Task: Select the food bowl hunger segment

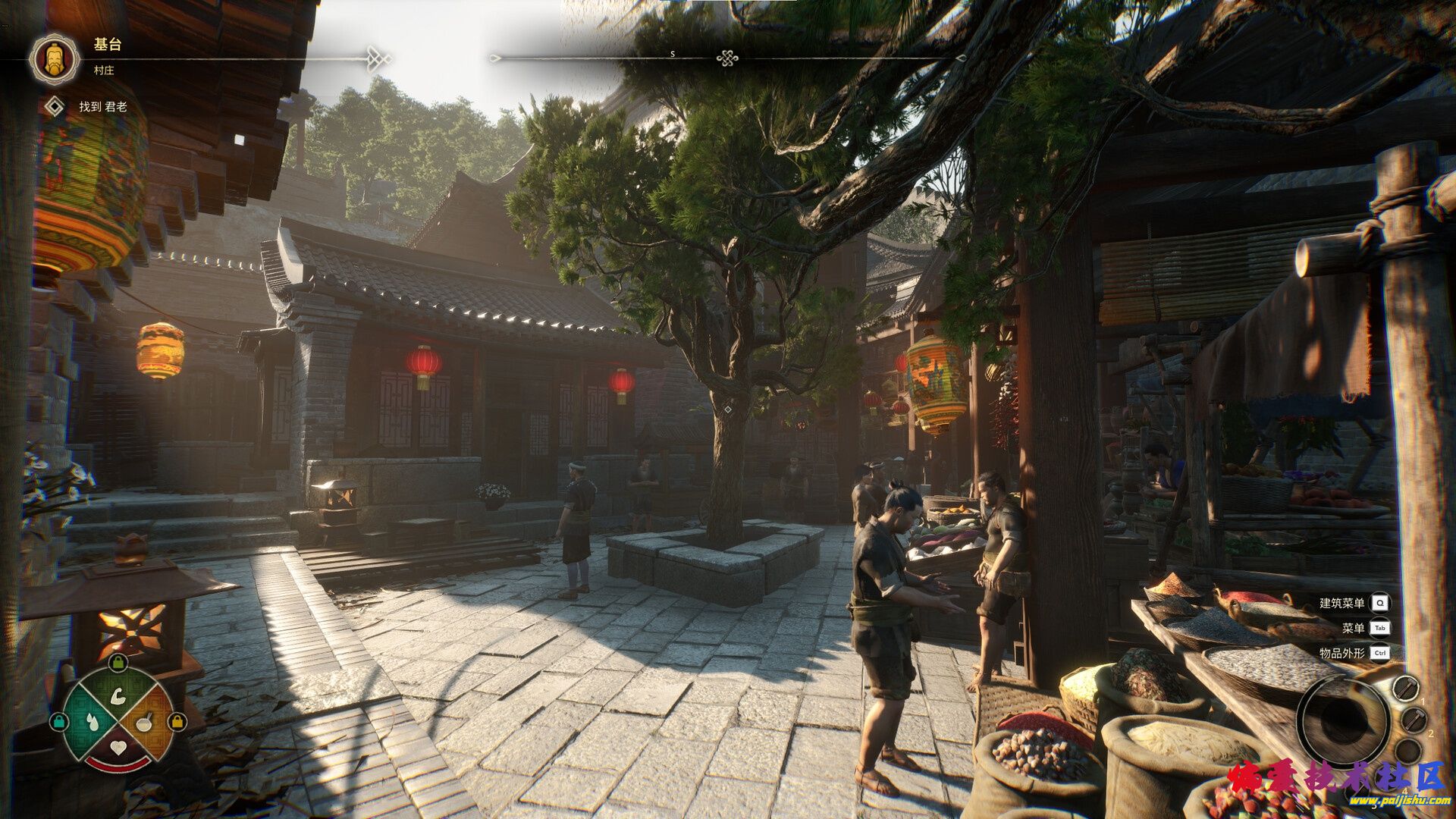Action: tap(145, 721)
